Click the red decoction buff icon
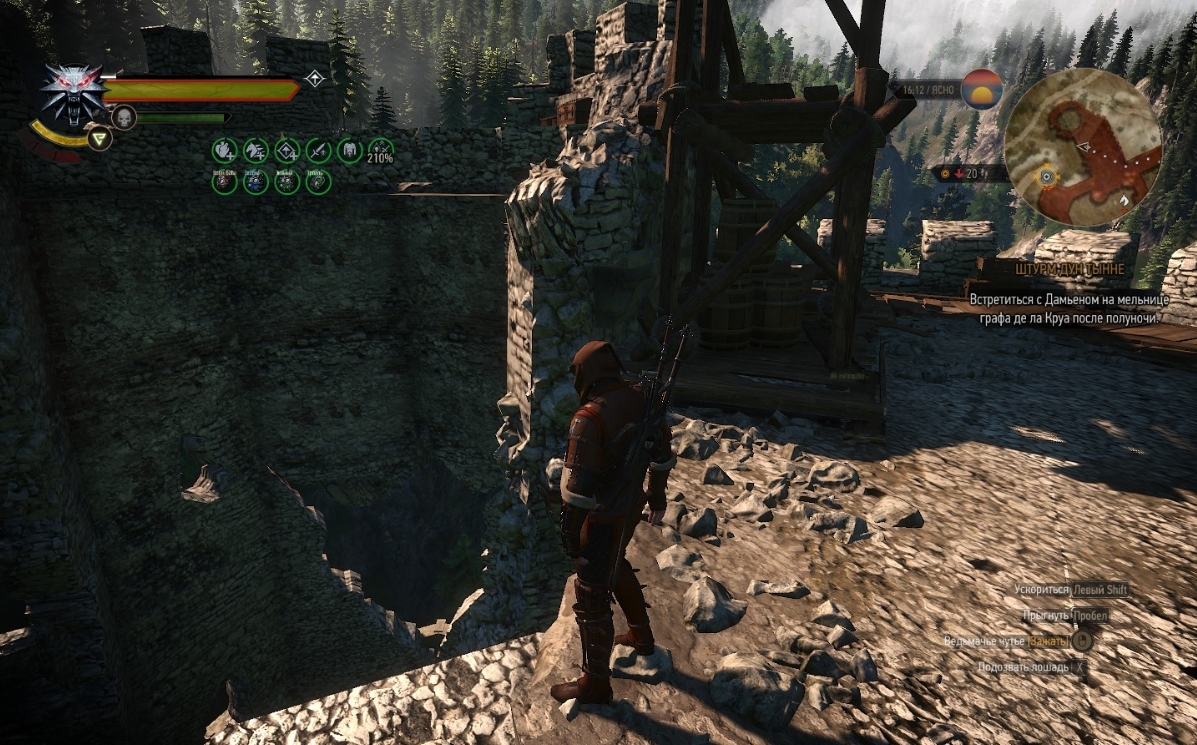This screenshot has width=1197, height=745. pyautogui.click(x=224, y=182)
